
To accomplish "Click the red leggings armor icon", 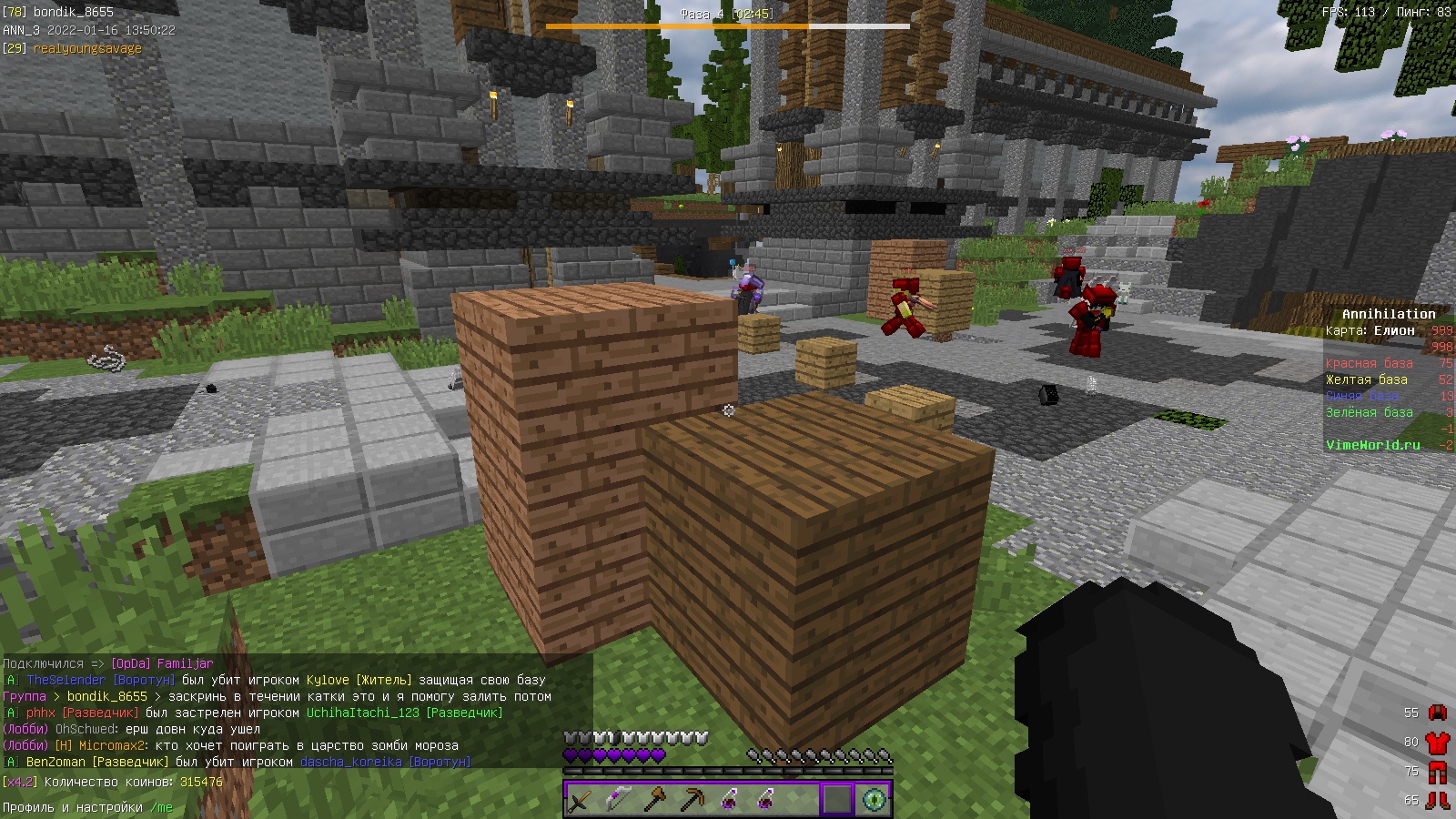I will point(1438,772).
